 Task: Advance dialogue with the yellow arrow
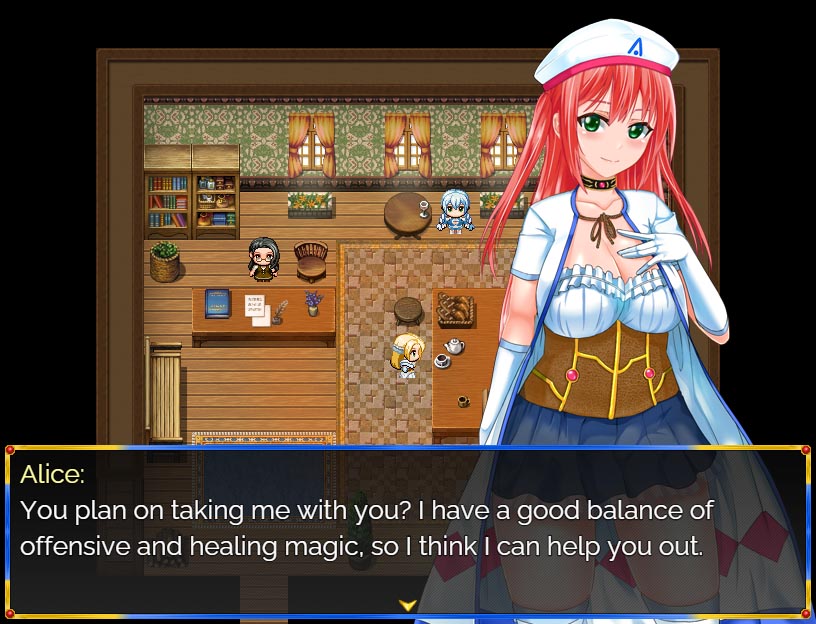[x=407, y=605]
